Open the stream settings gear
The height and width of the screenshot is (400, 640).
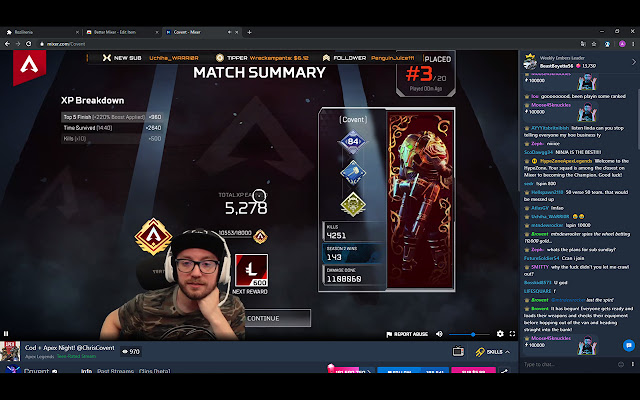497,334
